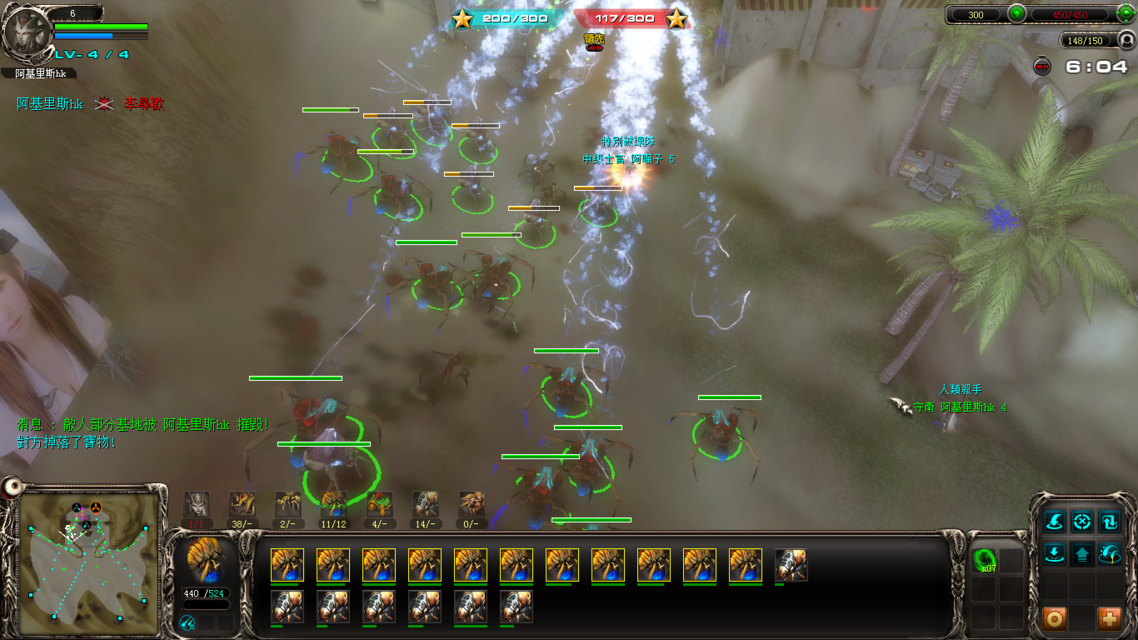The height and width of the screenshot is (640, 1138).
Task: Choose the unit-type icon showing 4/-
Action: click(380, 503)
